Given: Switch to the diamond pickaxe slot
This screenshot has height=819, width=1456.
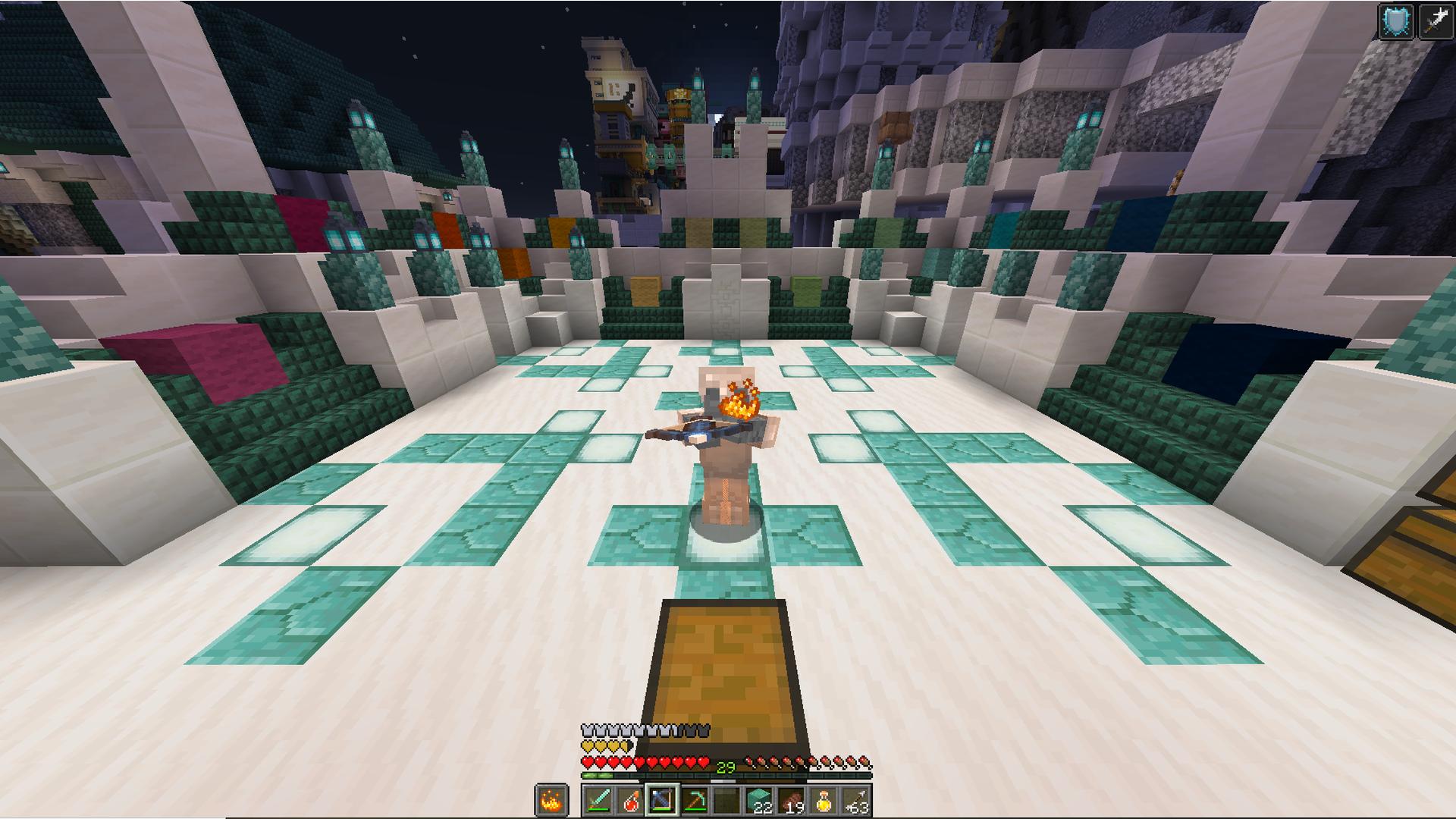Looking at the screenshot, I should [x=695, y=801].
